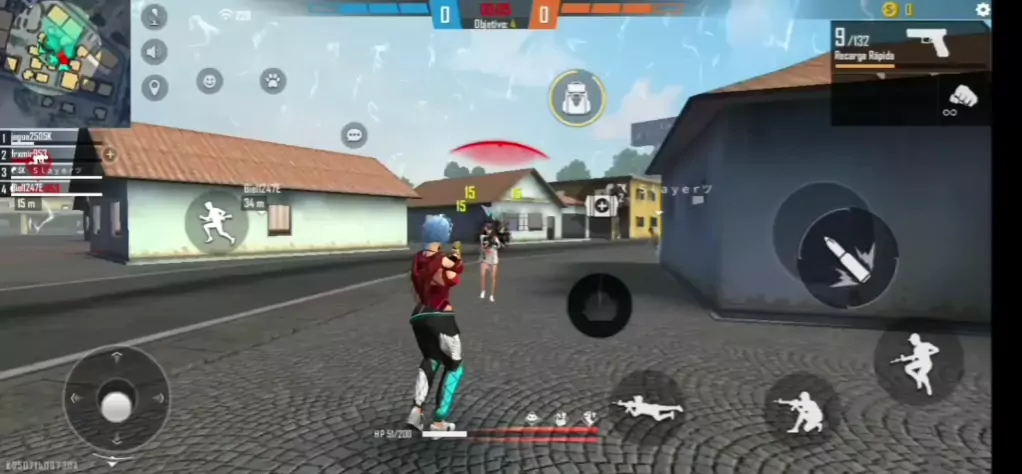Viewport: 1022px width, 474px height.
Task: Tap the crouch button
Action: [803, 410]
